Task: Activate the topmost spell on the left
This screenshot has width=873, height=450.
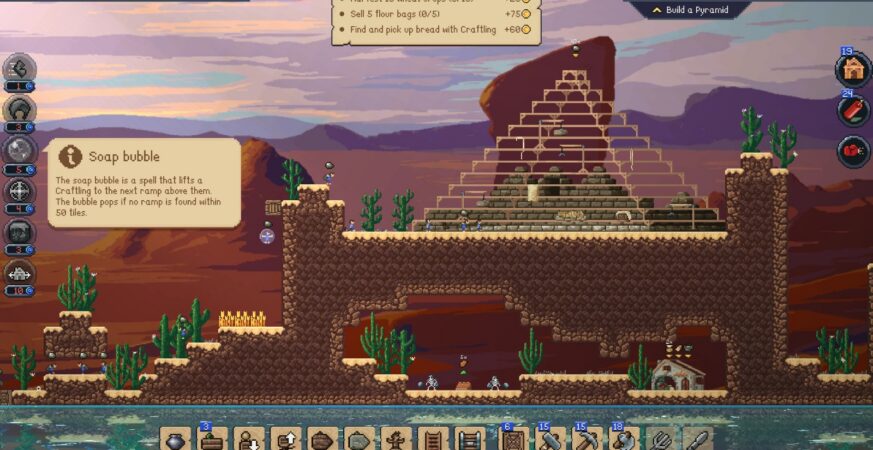Action: tap(19, 68)
